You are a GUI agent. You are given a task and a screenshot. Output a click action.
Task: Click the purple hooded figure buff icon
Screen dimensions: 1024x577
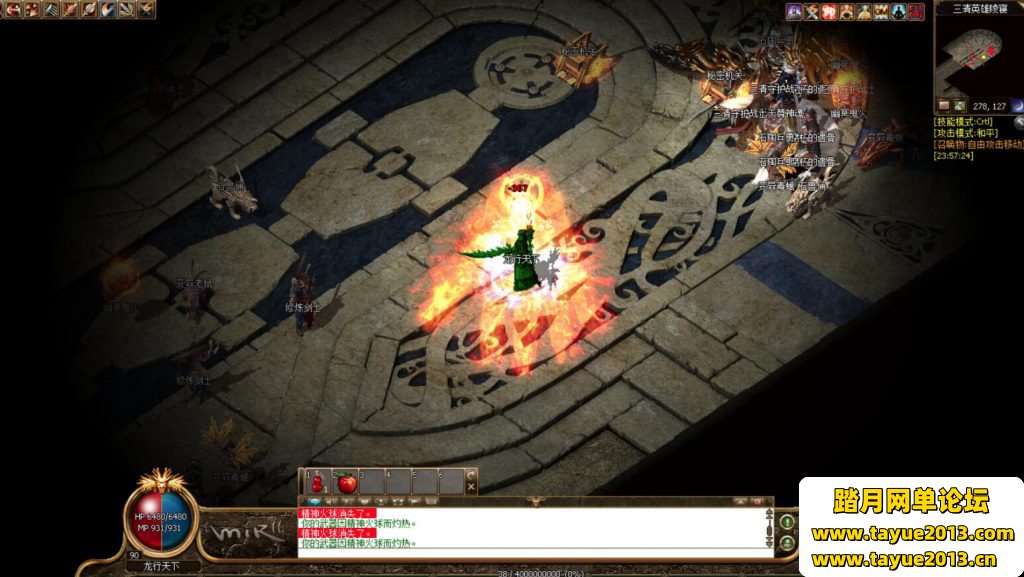(794, 11)
